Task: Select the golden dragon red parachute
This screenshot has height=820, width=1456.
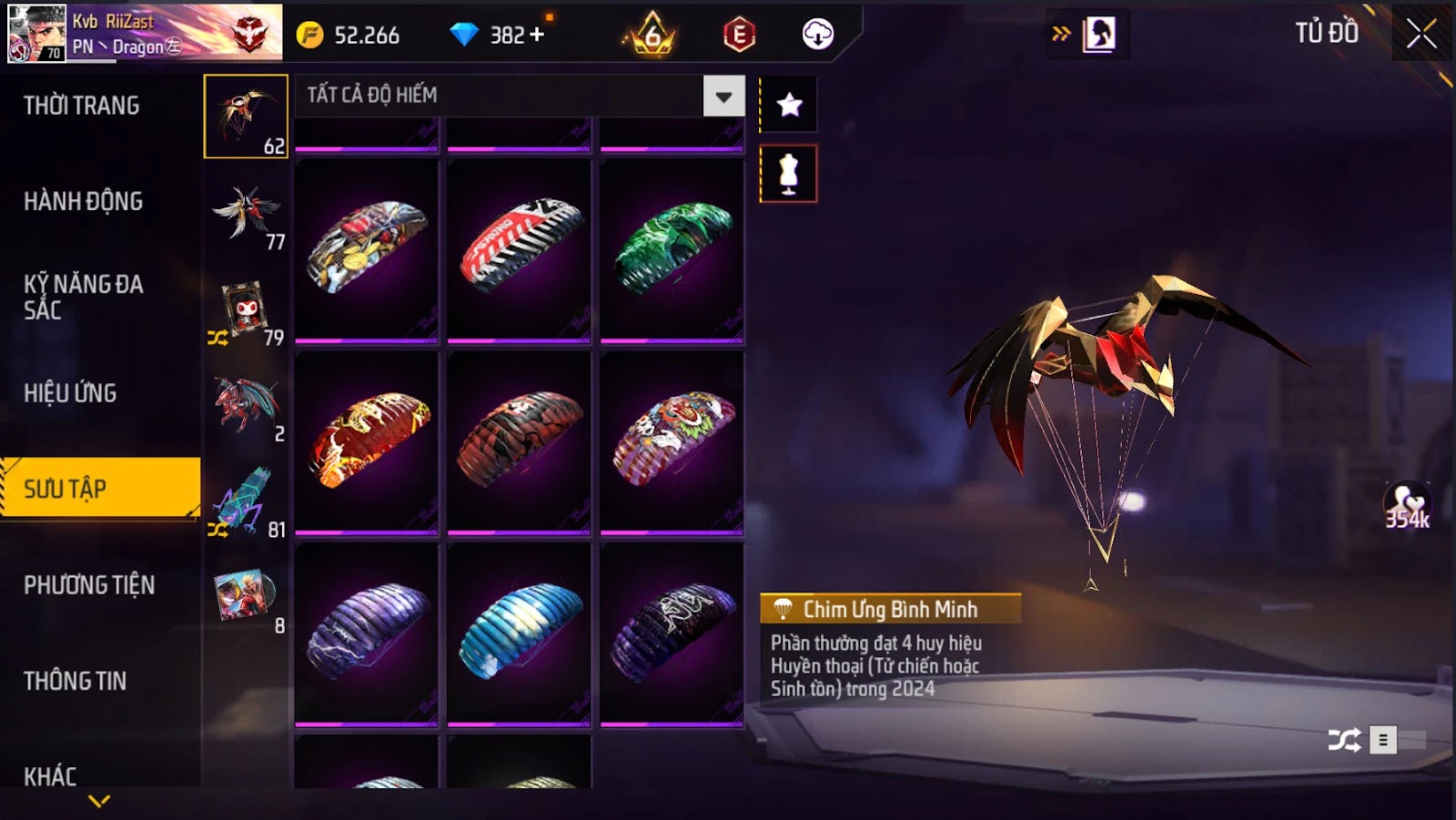Action: click(367, 440)
